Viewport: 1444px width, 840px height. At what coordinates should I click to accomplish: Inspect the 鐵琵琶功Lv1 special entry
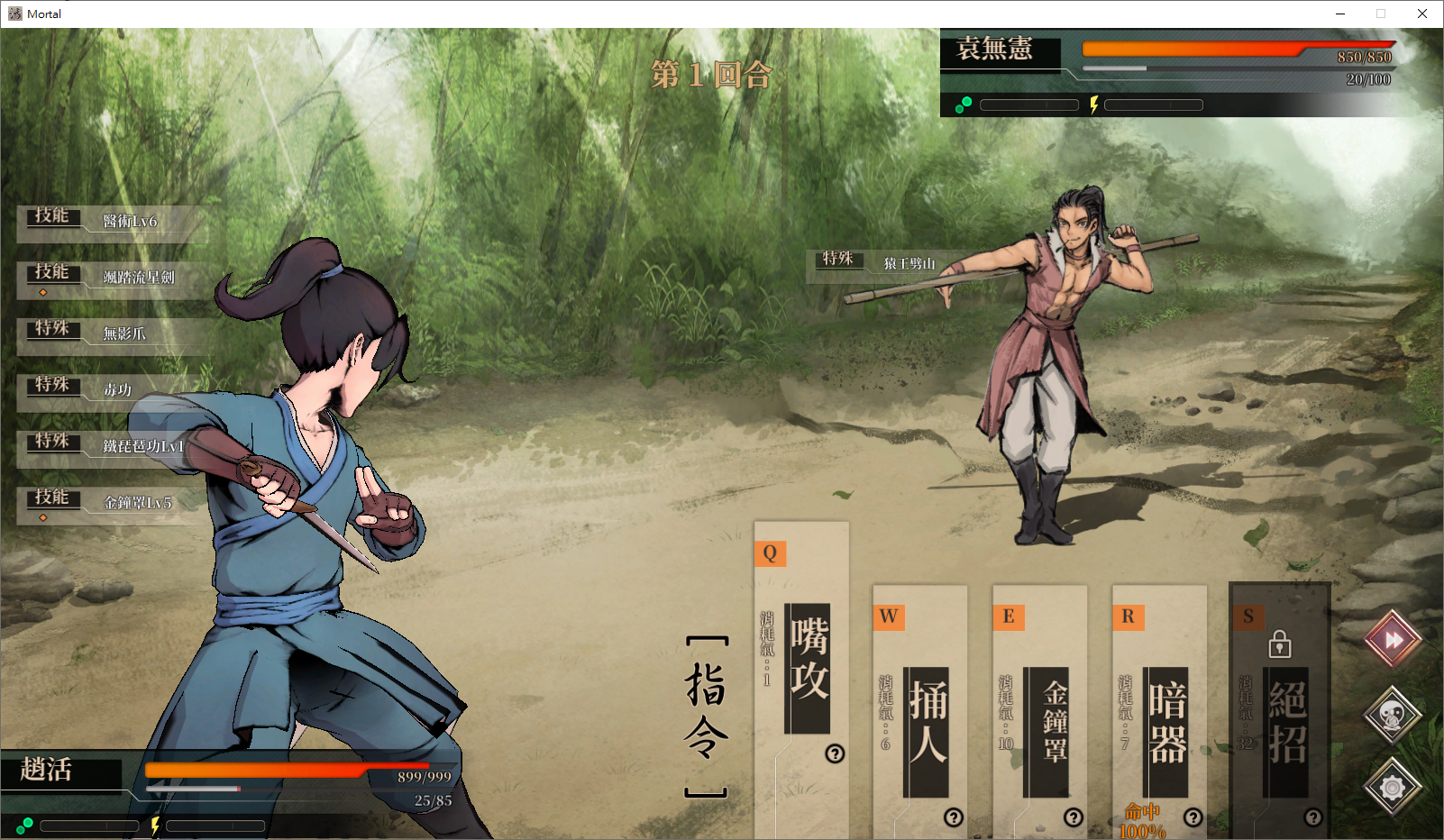142,447
